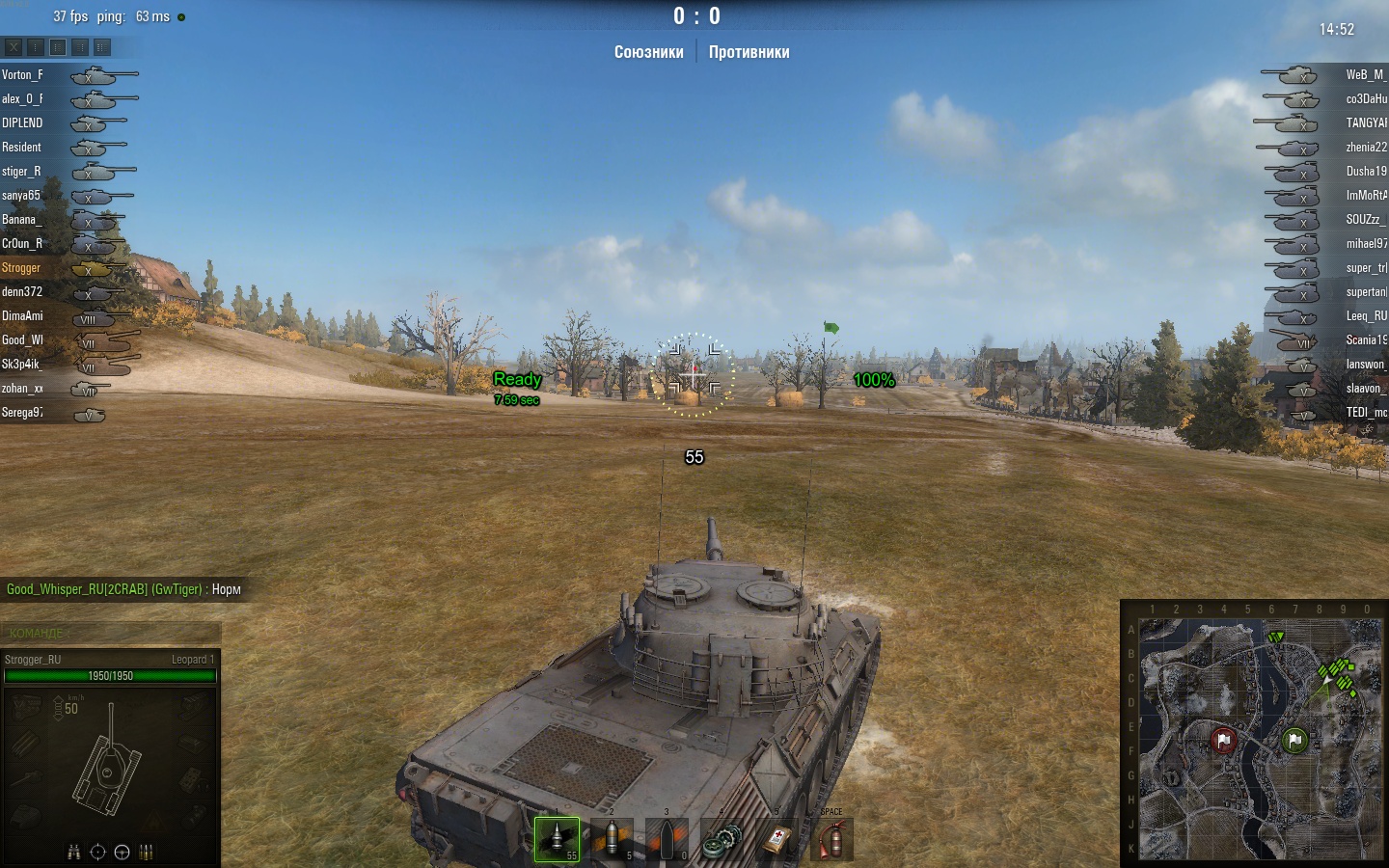
Task: Click the steering wheel driver icon
Action: pyautogui.click(x=122, y=852)
